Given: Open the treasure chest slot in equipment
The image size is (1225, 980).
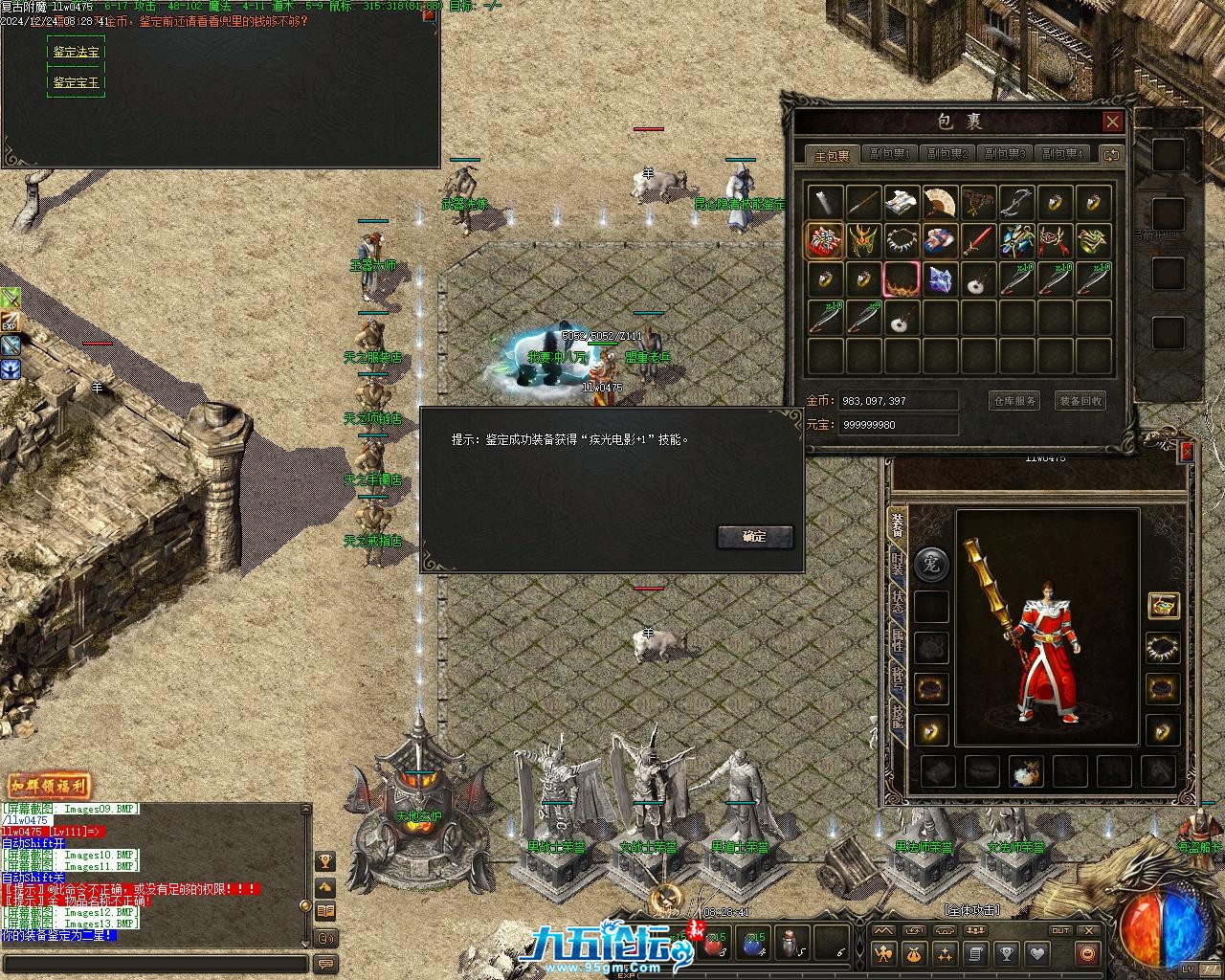Looking at the screenshot, I should (1163, 605).
